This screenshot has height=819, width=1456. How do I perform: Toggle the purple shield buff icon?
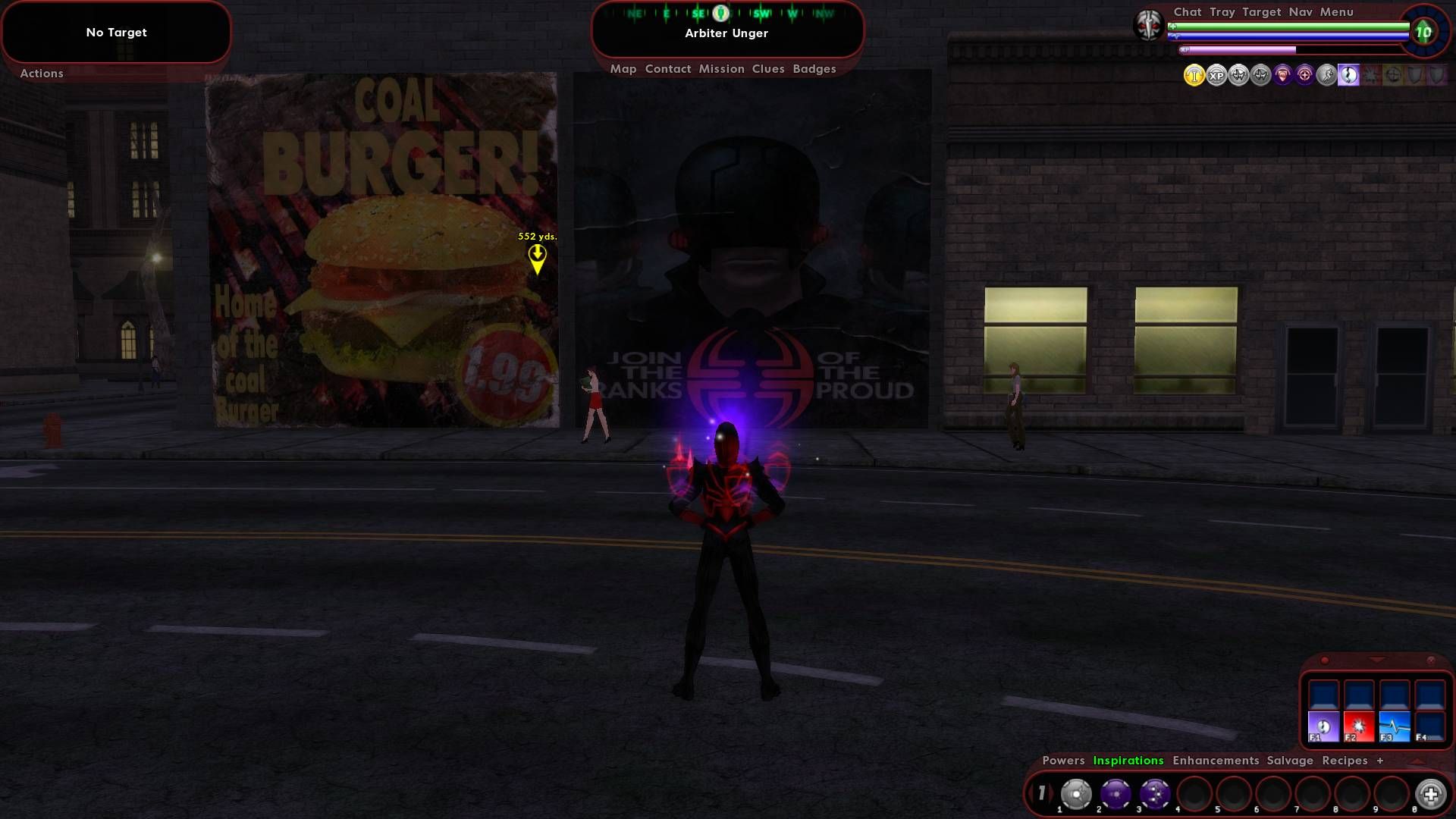[1282, 76]
